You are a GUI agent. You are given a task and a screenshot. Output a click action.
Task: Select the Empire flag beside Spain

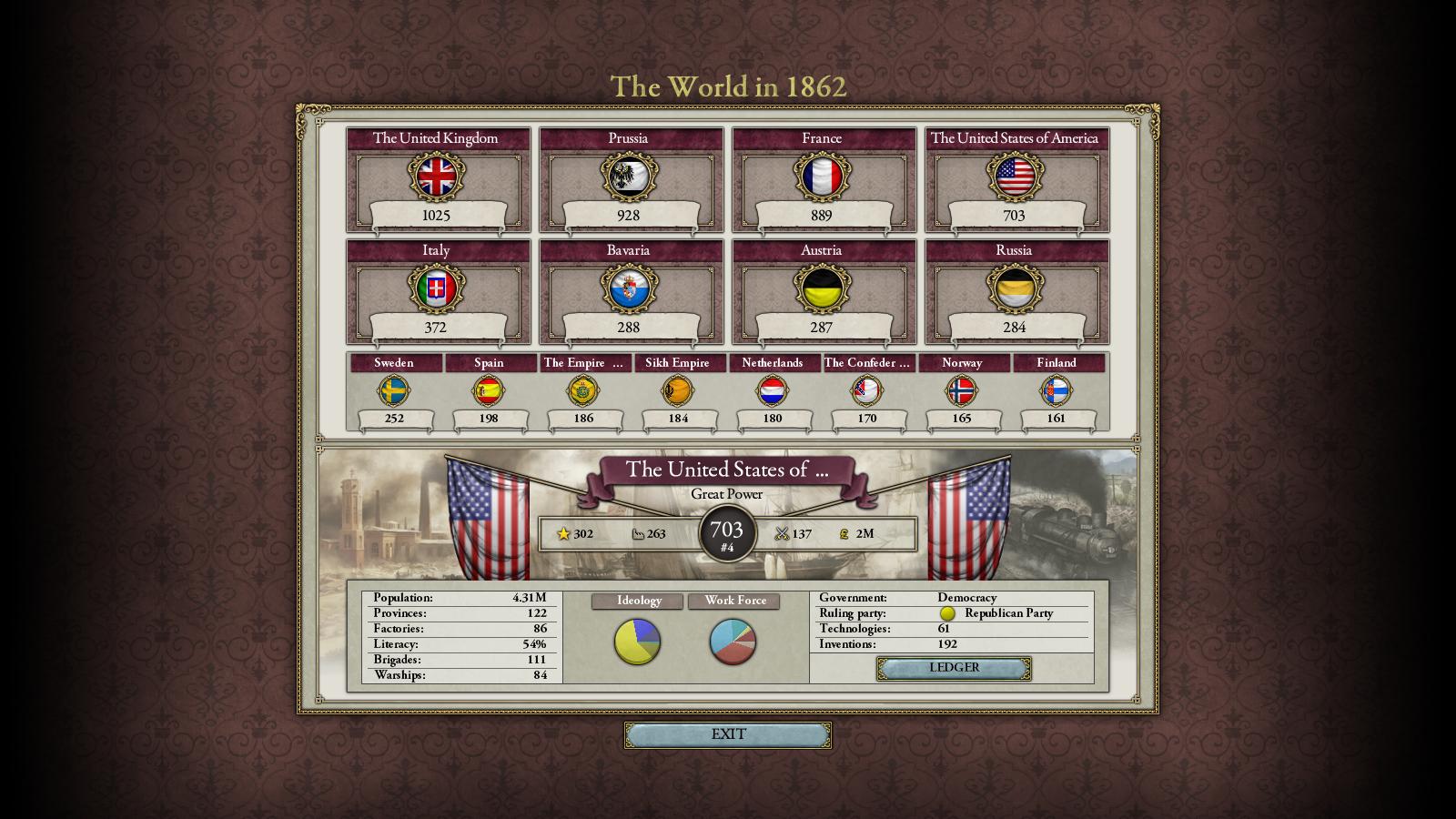(x=583, y=391)
